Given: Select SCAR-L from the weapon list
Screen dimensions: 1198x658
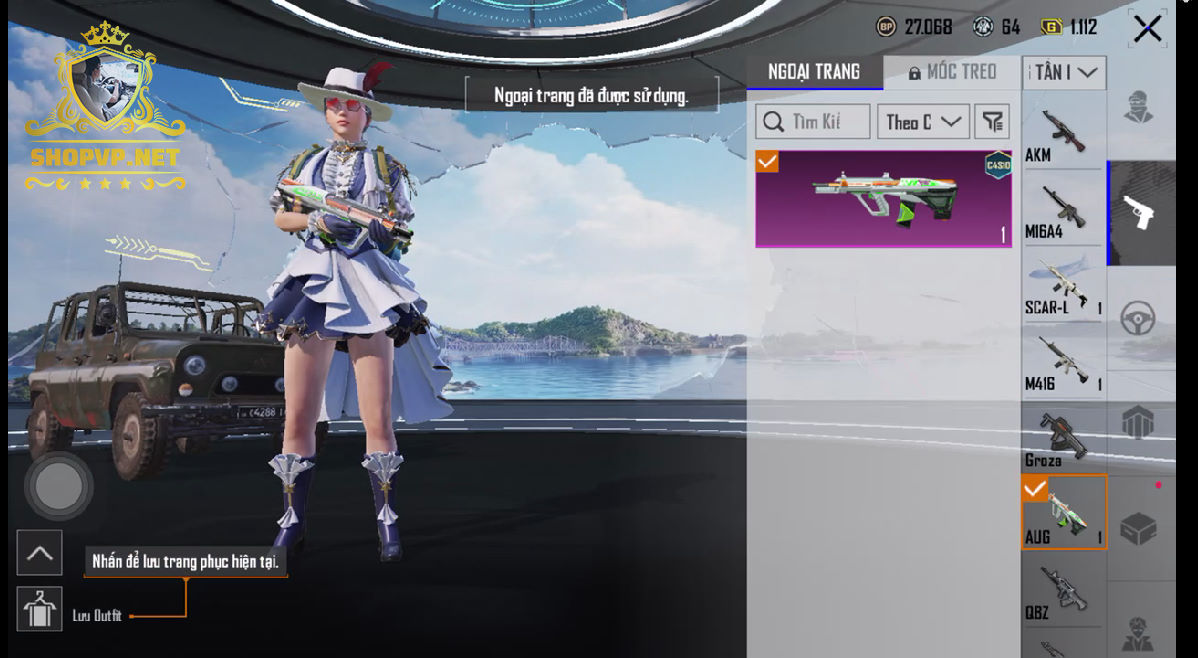Looking at the screenshot, I should pos(1063,287).
